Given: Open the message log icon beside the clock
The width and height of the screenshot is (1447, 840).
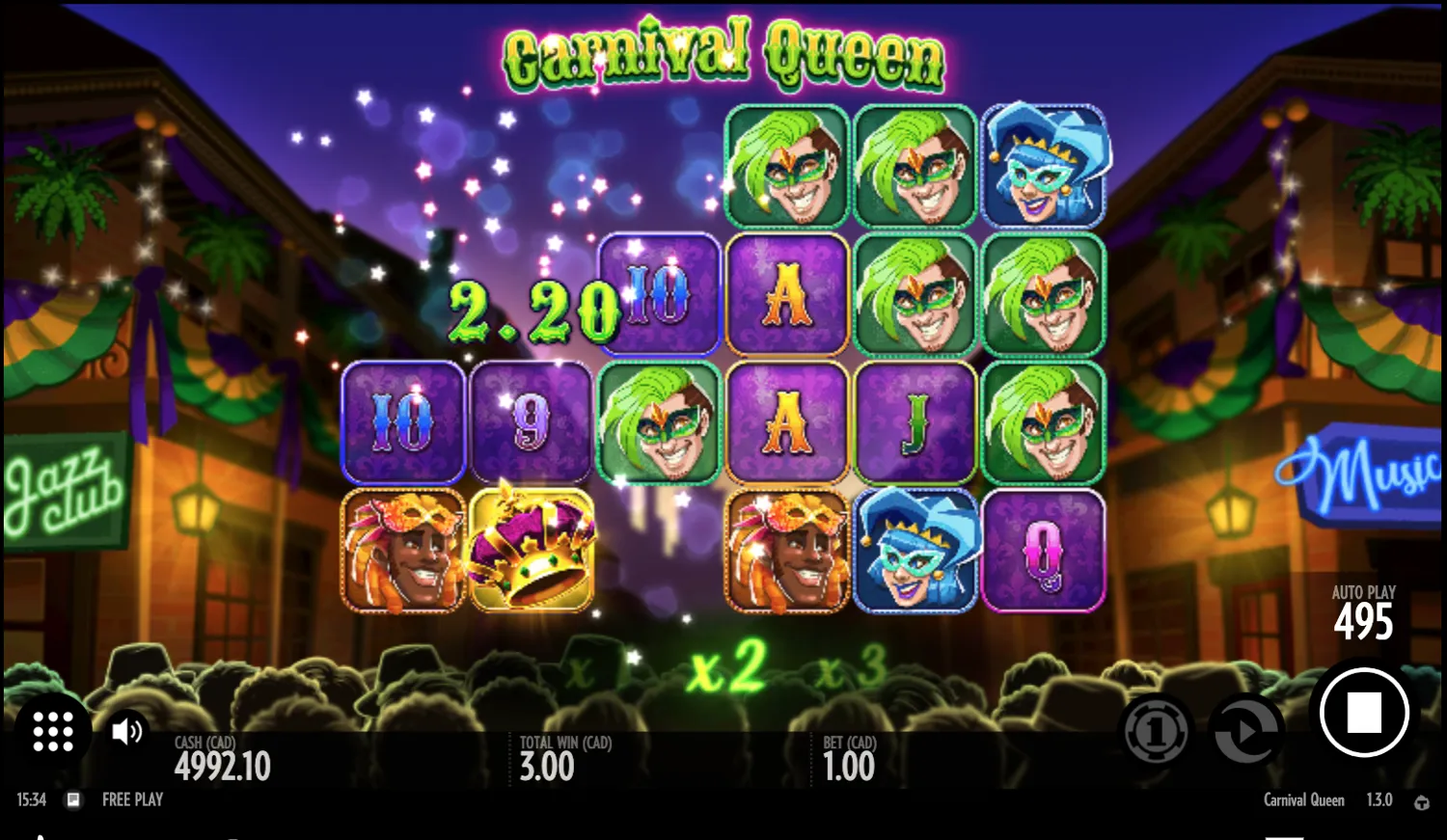Looking at the screenshot, I should 72,799.
